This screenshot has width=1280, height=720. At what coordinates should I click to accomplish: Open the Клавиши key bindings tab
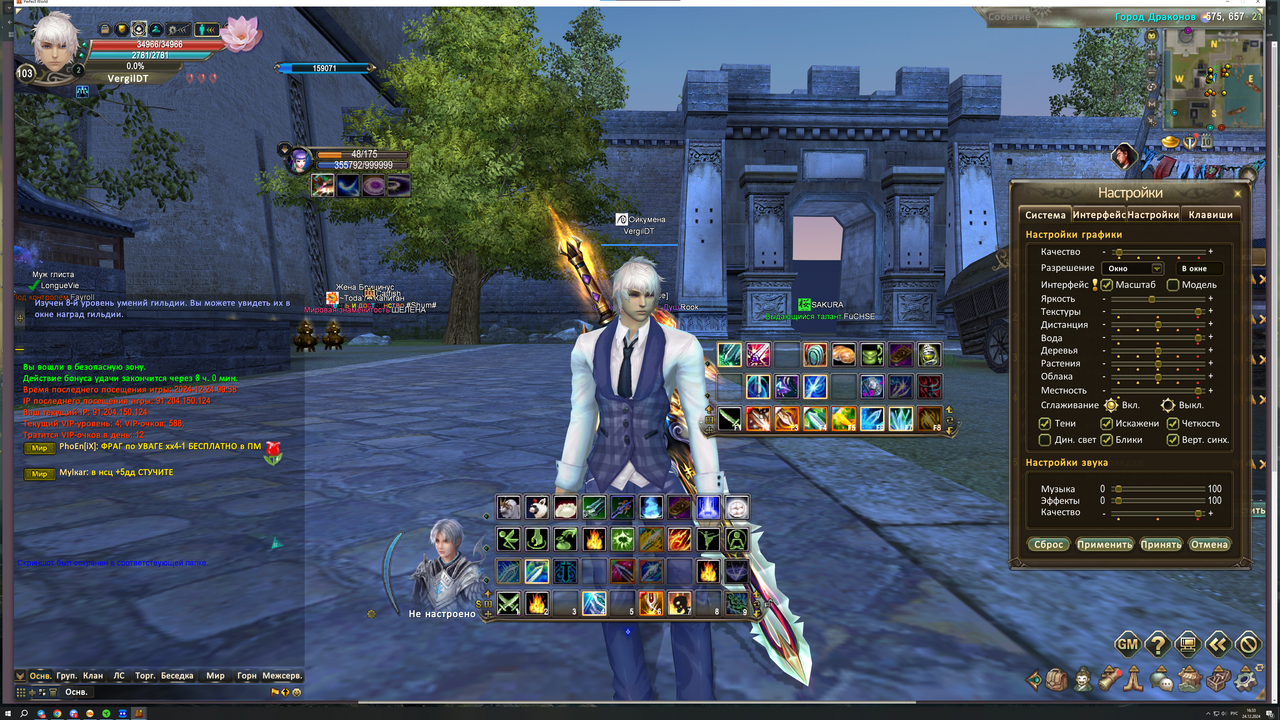pyautogui.click(x=1210, y=215)
